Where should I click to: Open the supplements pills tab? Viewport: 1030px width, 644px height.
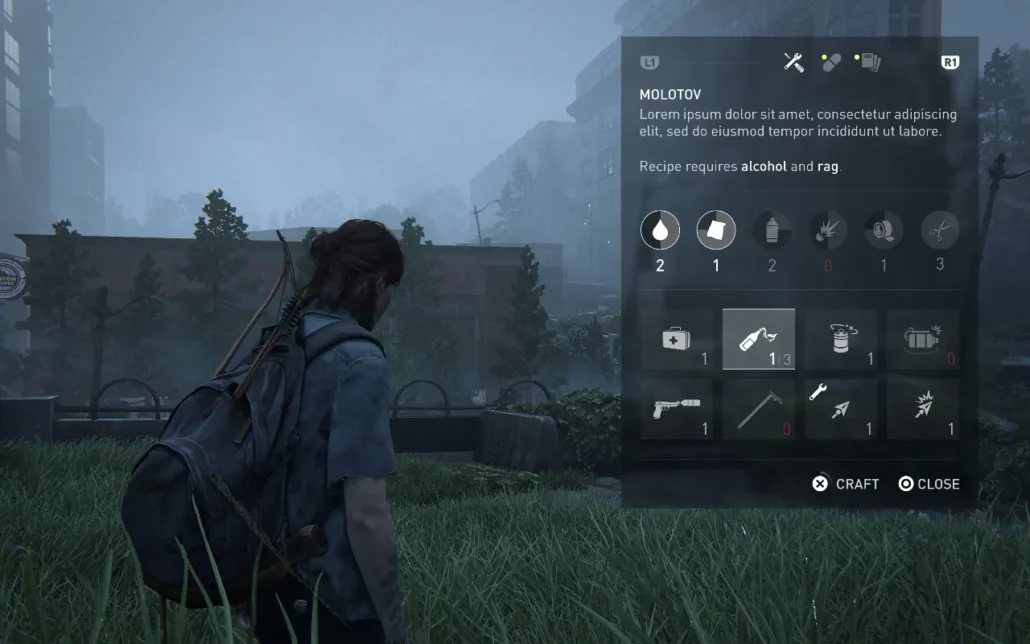830,62
